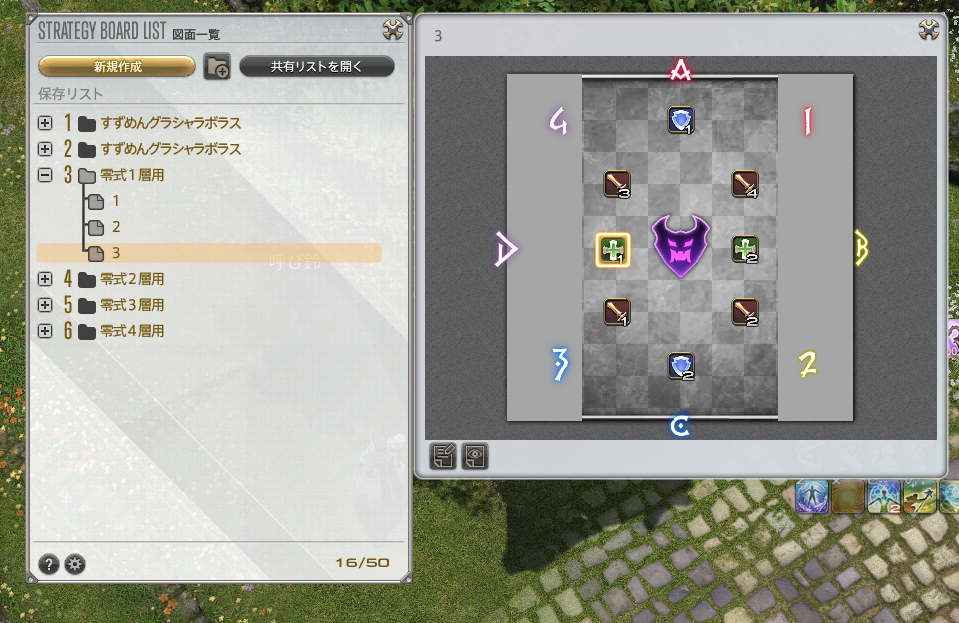Close the board 3 preview window
Image resolution: width=959 pixels, height=623 pixels.
click(x=929, y=30)
